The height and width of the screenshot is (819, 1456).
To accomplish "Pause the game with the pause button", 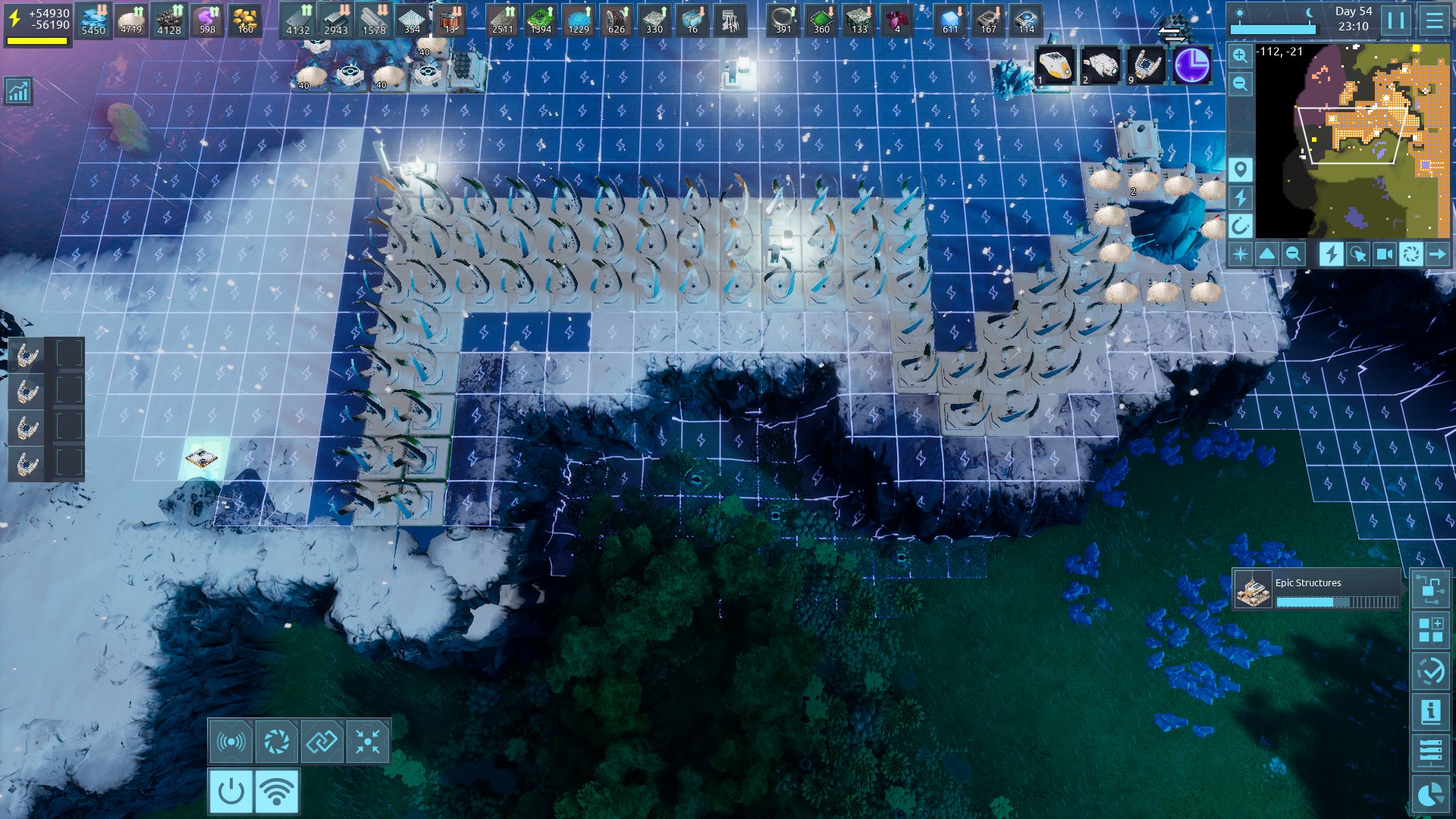I will tap(1396, 20).
